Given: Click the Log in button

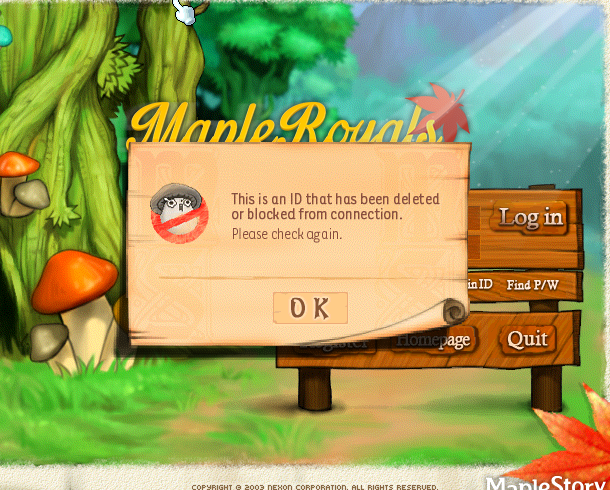Looking at the screenshot, I should 530,216.
